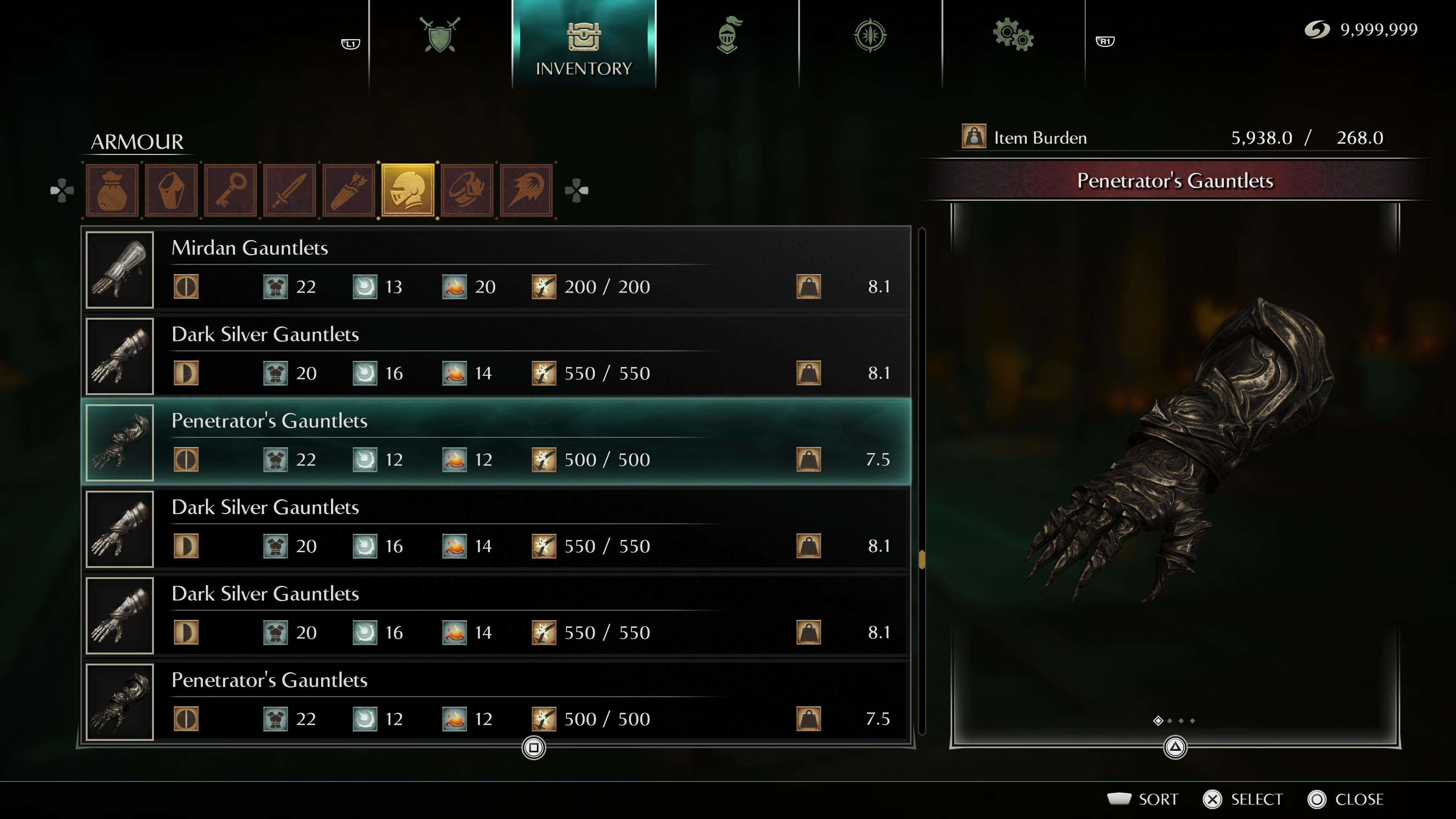Open the equipment tab with shield and swords

(440, 35)
